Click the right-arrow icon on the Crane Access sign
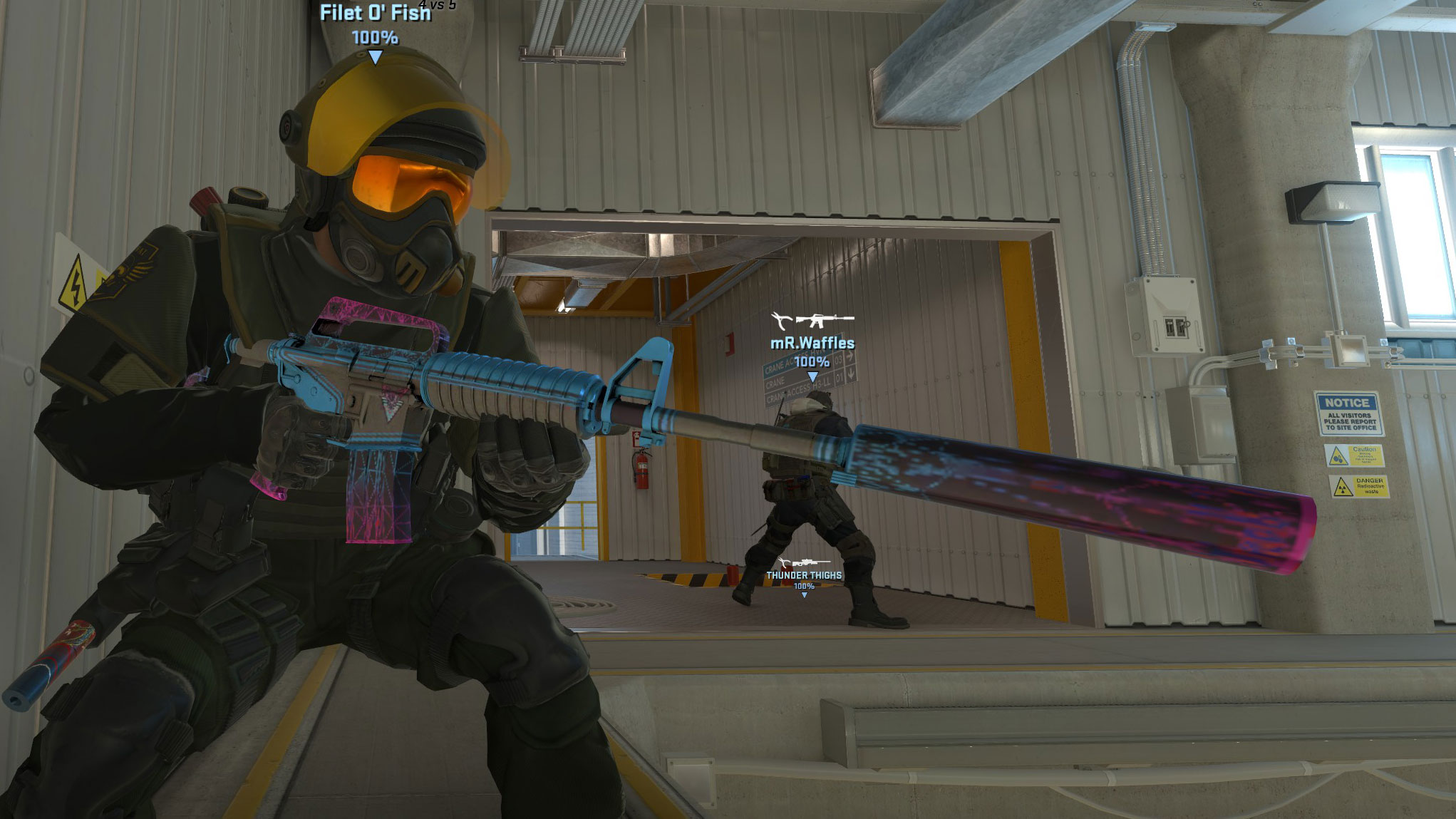Viewport: 1456px width, 819px height. click(850, 356)
